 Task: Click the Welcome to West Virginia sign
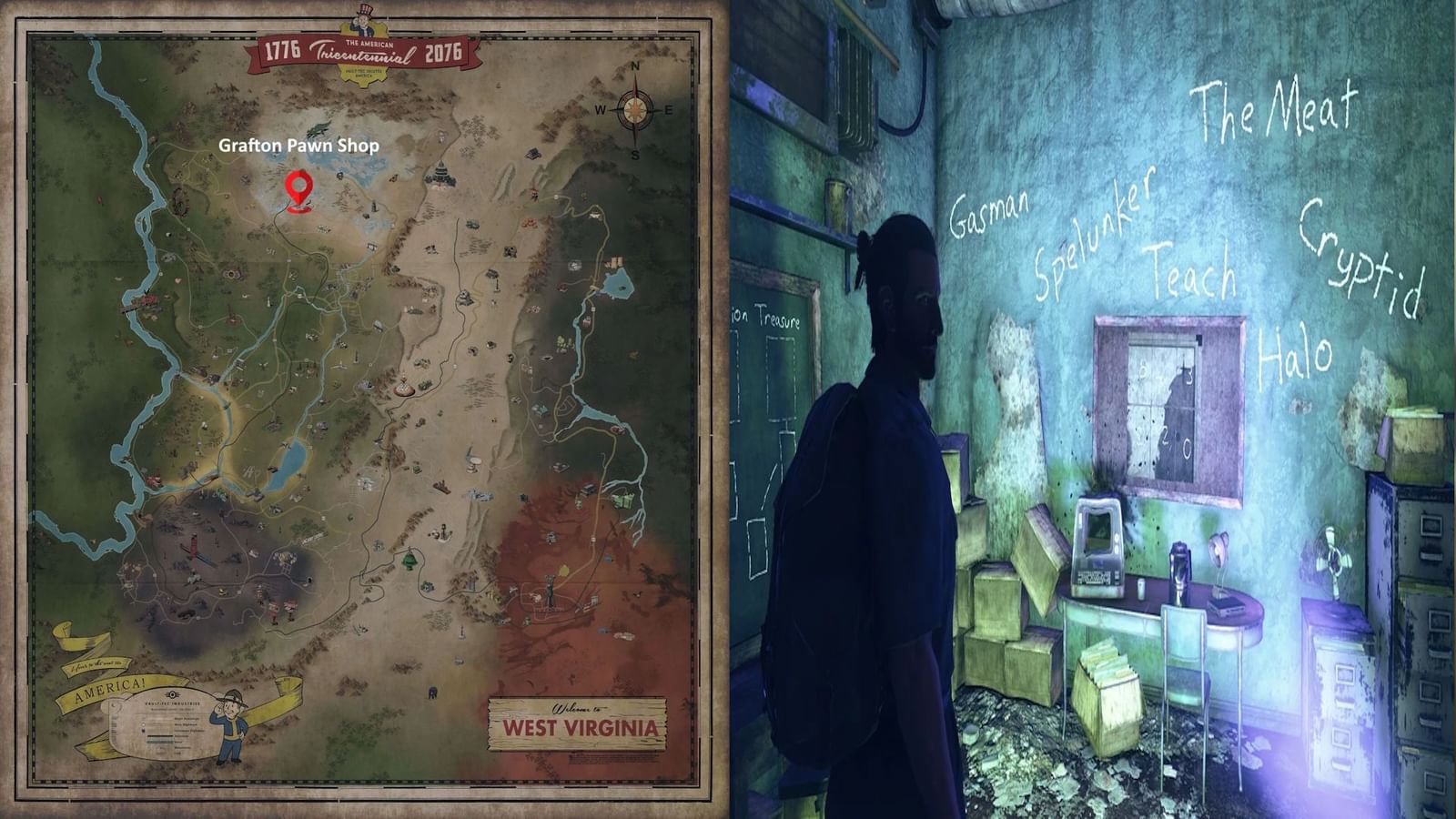pos(577,724)
